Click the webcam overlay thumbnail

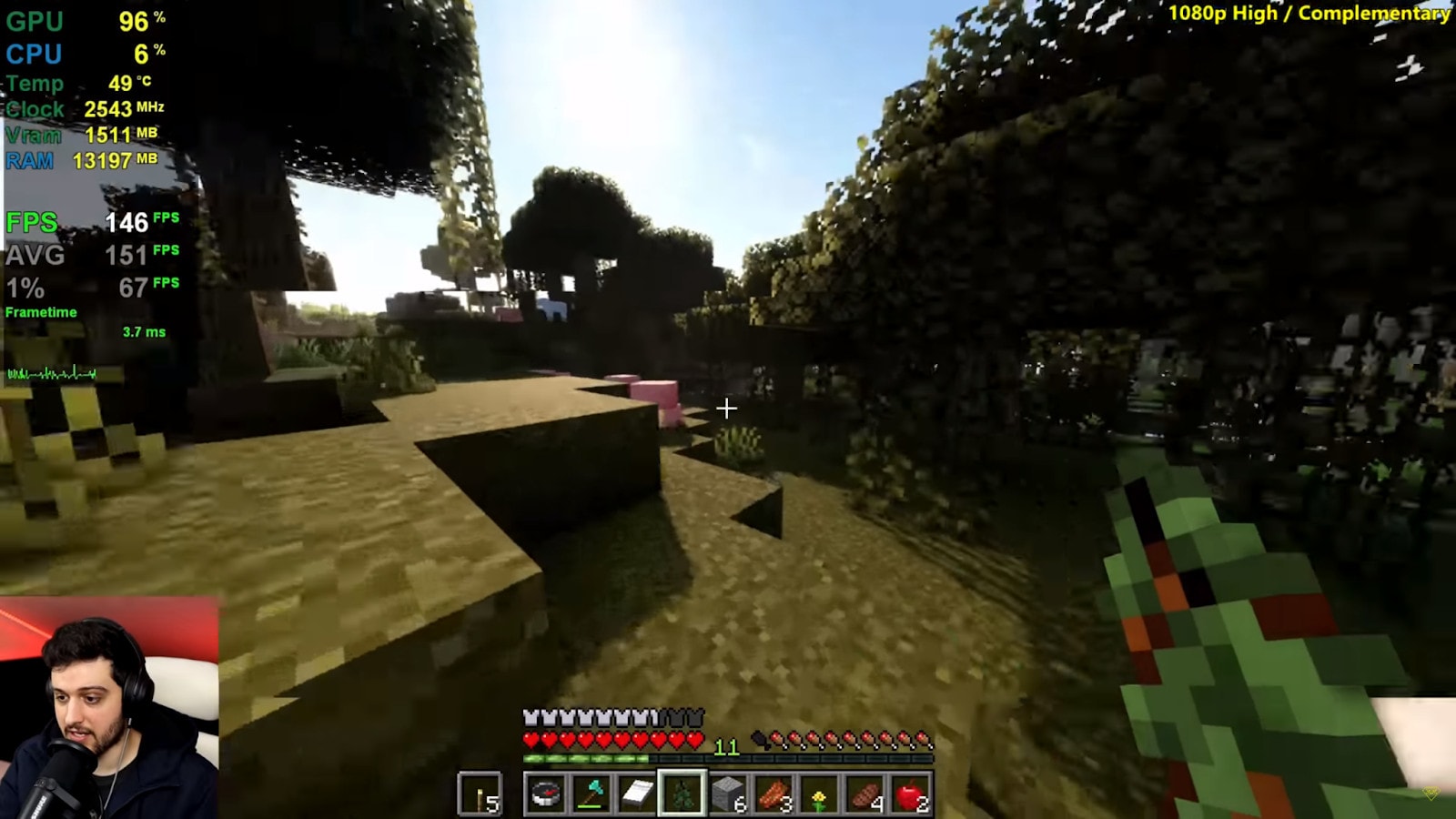click(109, 710)
